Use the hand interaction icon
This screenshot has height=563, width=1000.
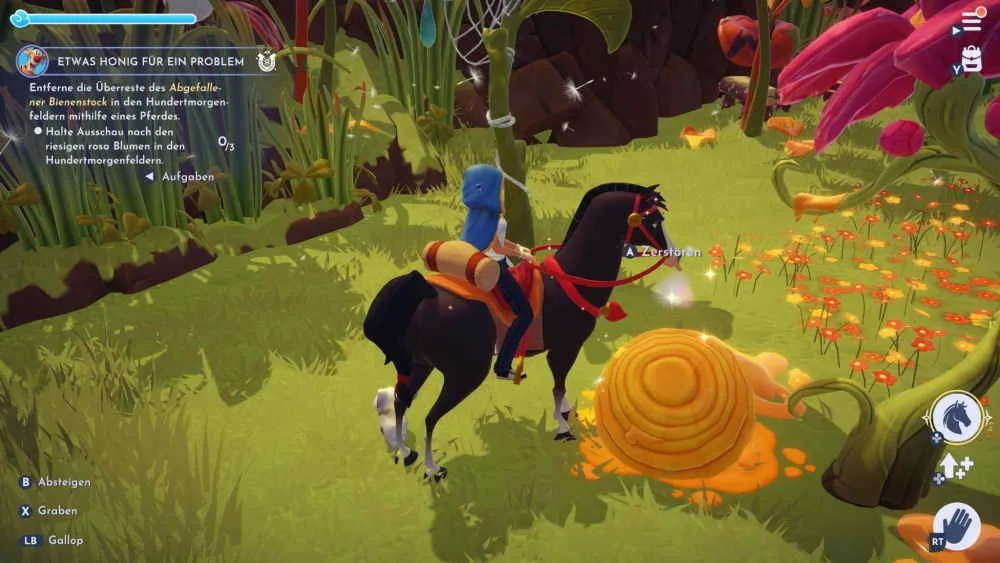[956, 526]
